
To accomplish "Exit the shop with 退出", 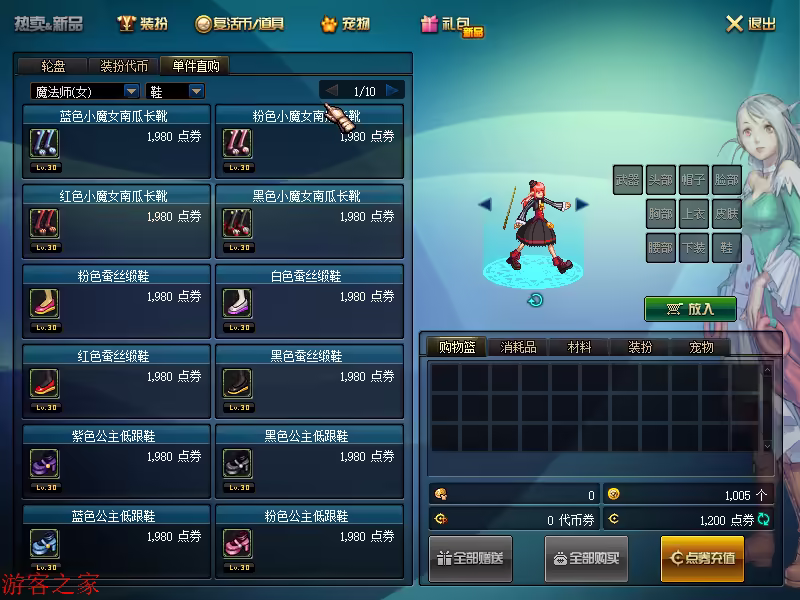I will click(x=750, y=24).
